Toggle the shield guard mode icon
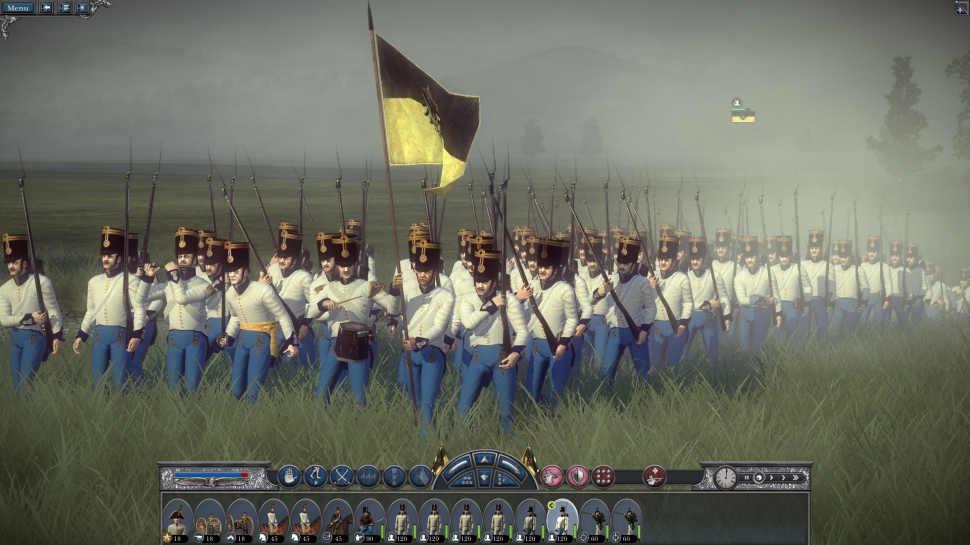970x545 pixels. 577,477
